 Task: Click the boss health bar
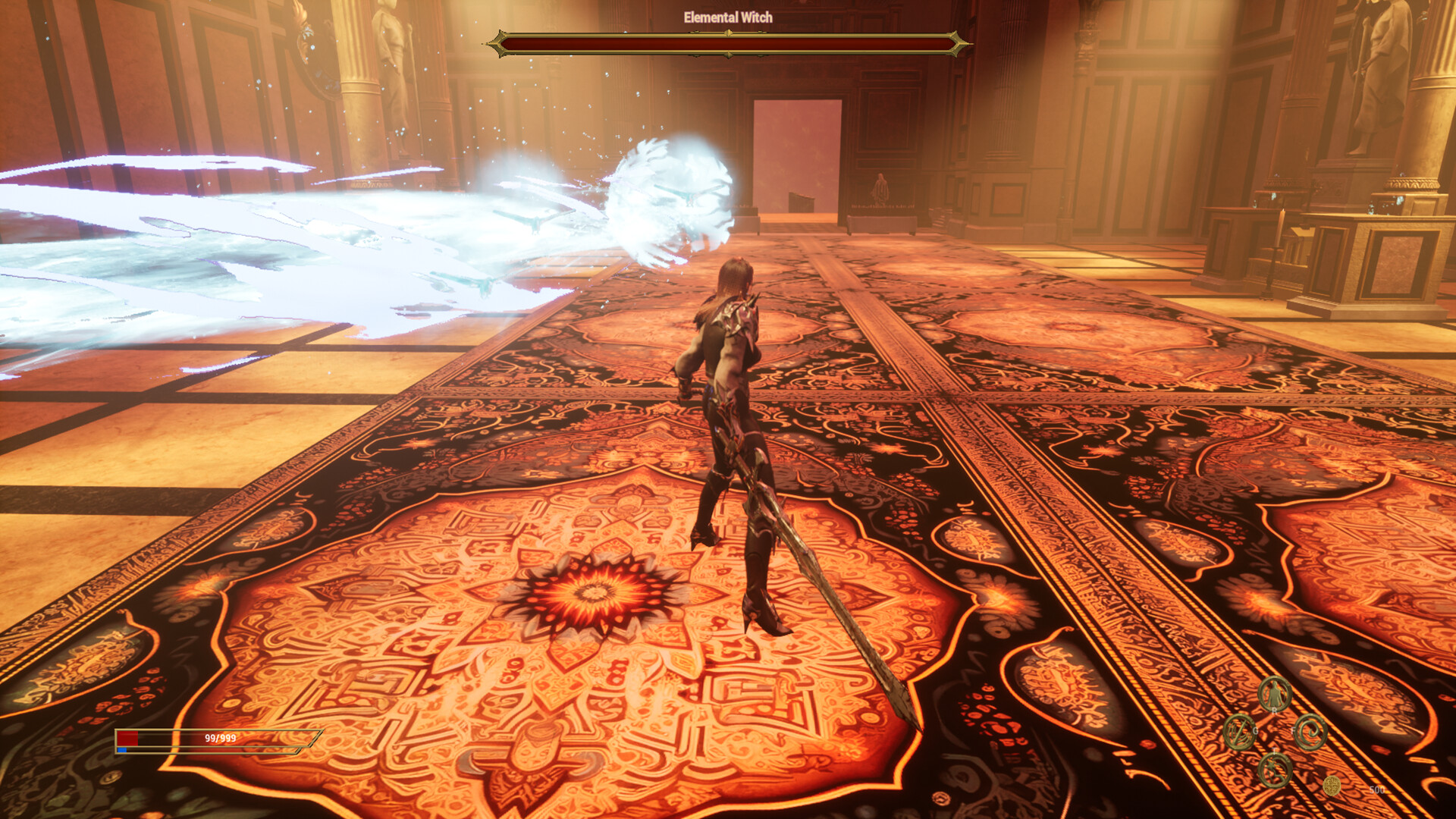[x=730, y=43]
